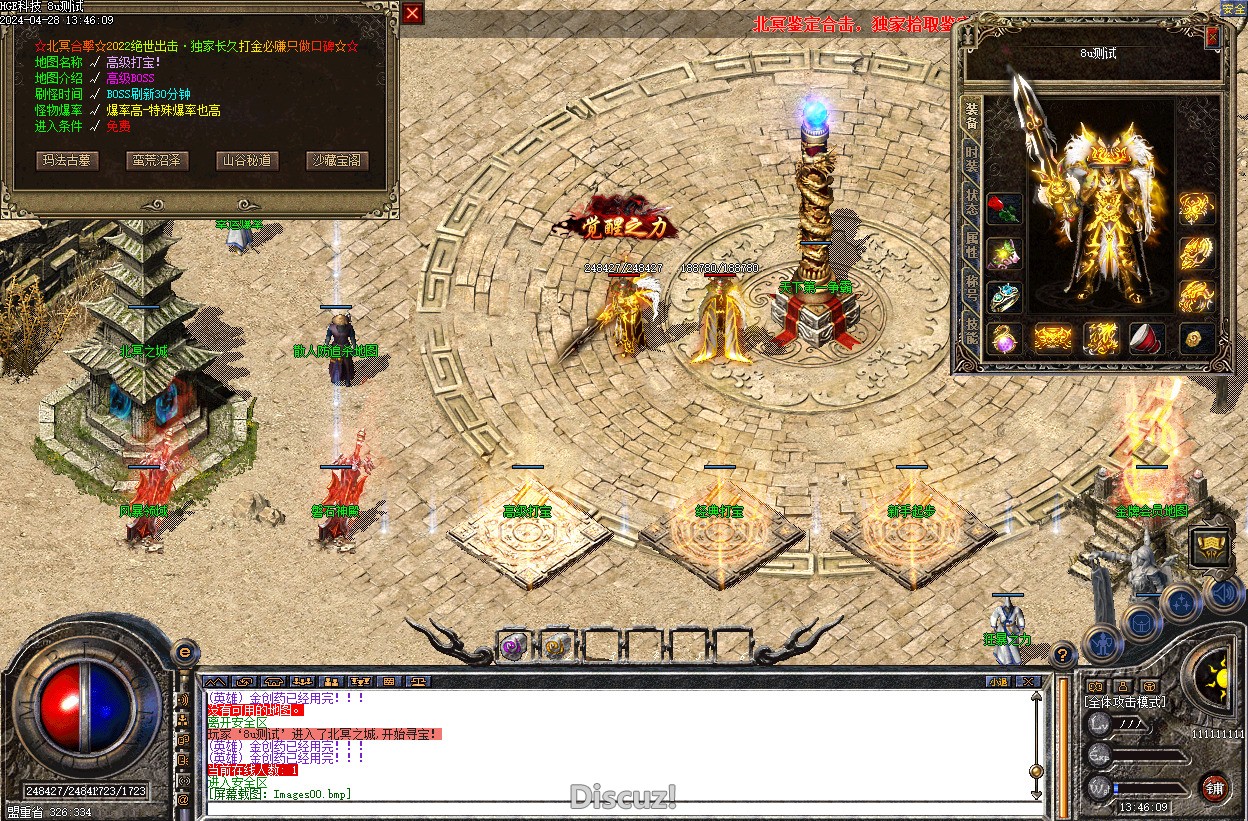Screen dimensions: 1248x821
Task: Toggle the sound speaker button
Action: tap(1224, 594)
